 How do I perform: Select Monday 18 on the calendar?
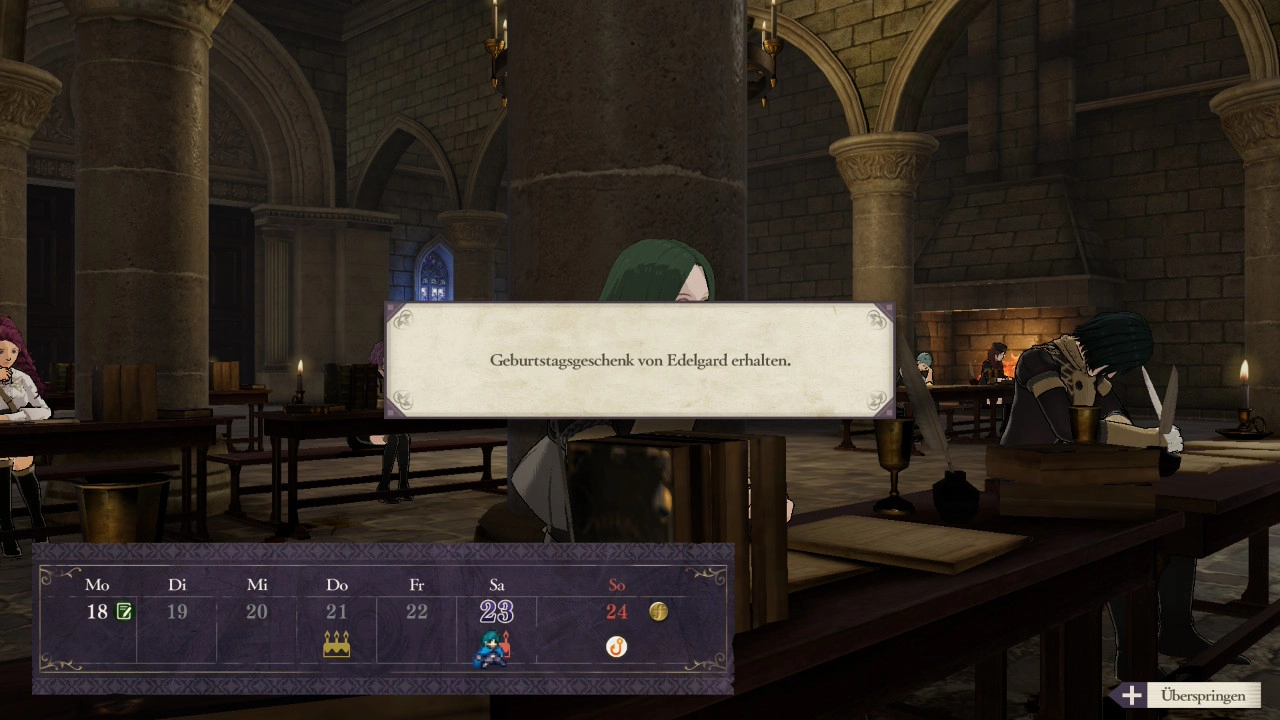pyautogui.click(x=97, y=611)
